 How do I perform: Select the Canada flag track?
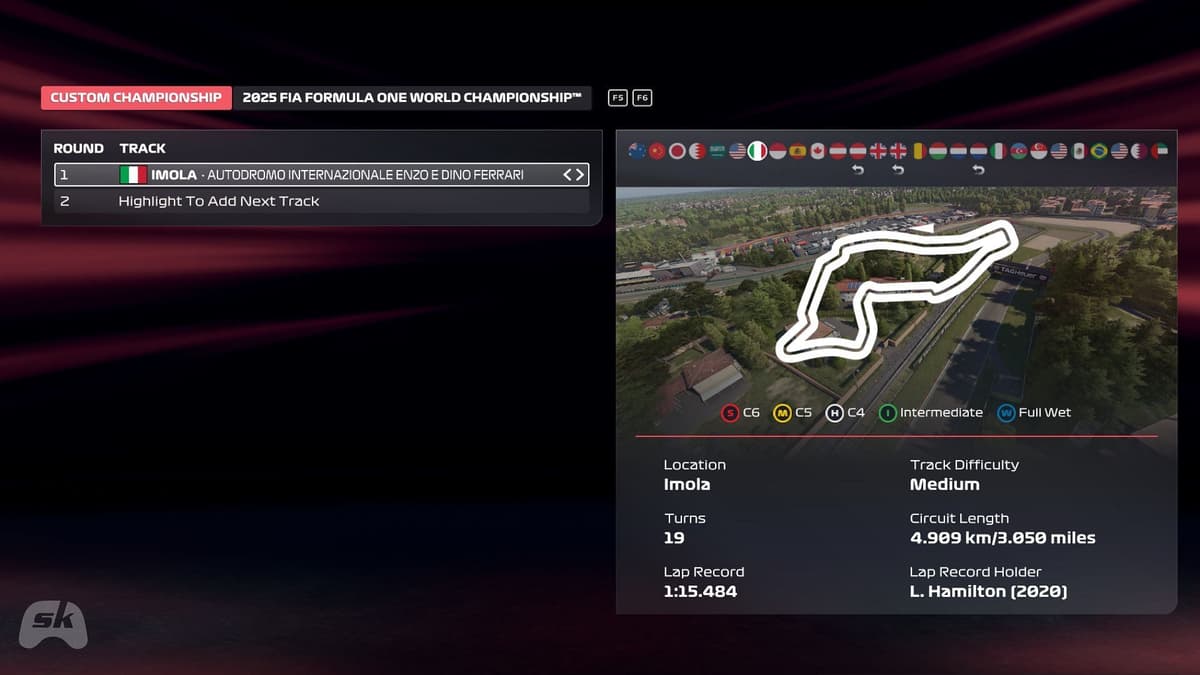(x=817, y=151)
